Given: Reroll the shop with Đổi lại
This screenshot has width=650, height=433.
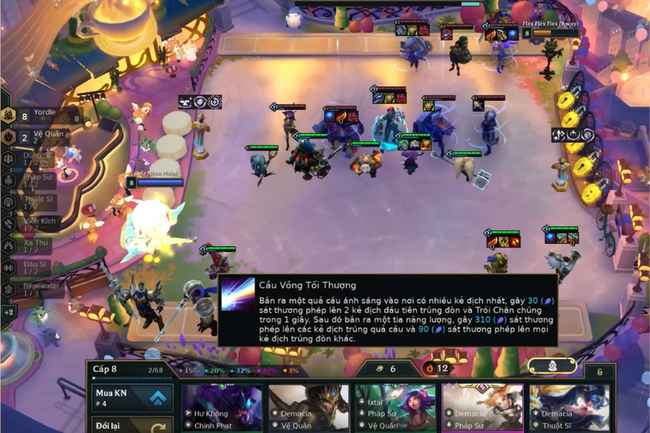Looking at the screenshot, I should [128, 426].
